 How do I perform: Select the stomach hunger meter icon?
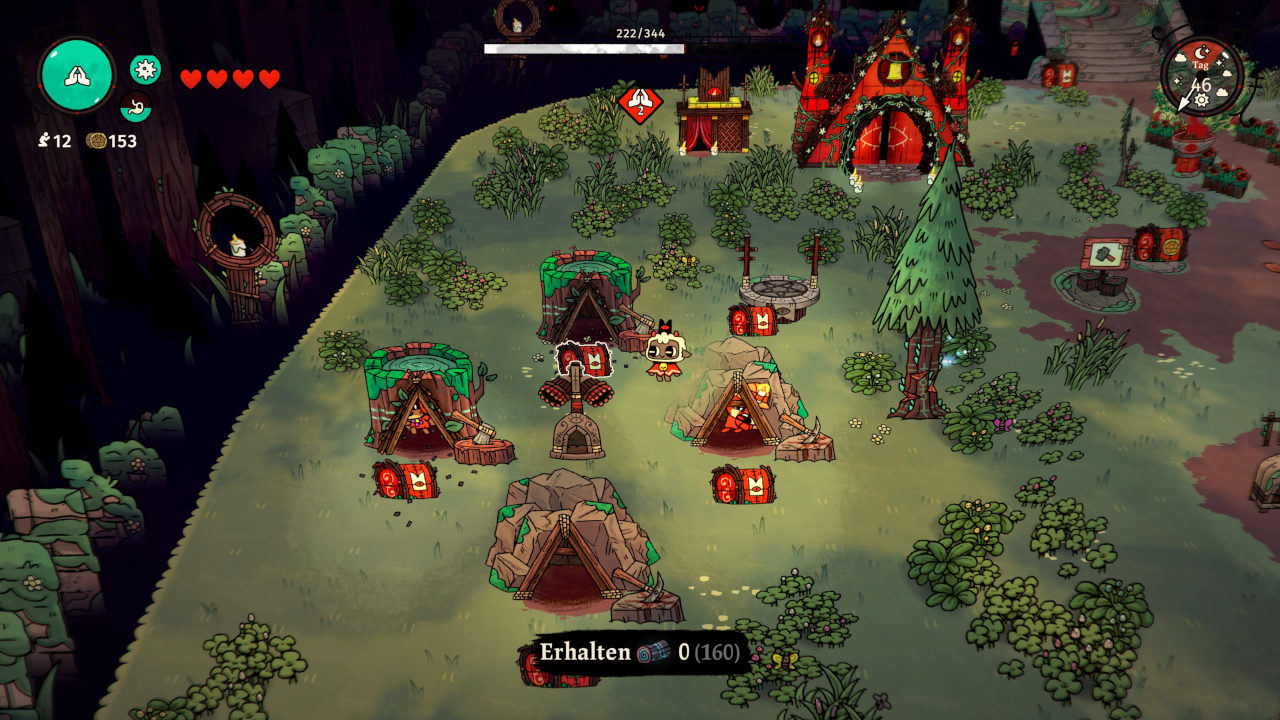[136, 105]
